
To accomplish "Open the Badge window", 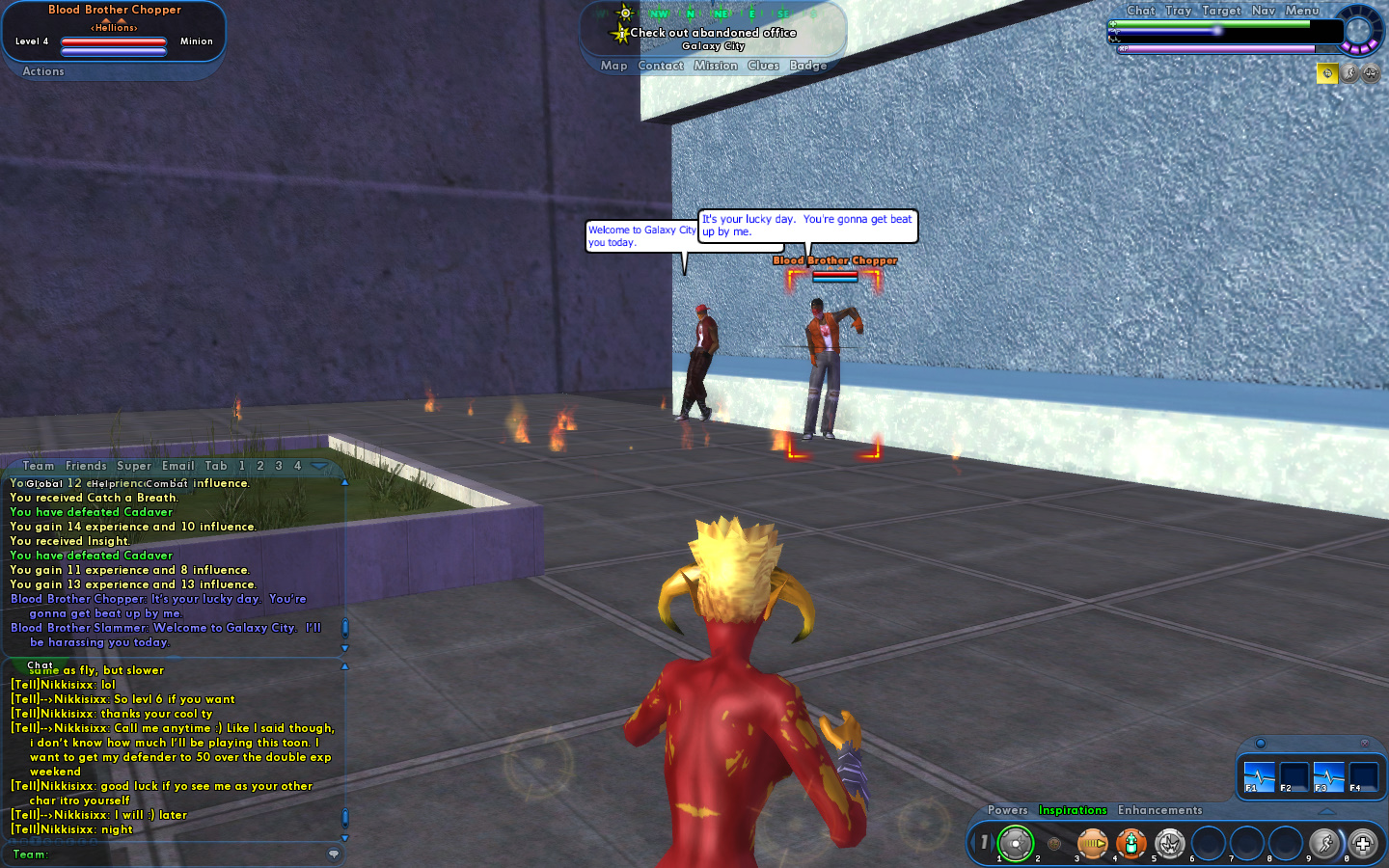I will pos(808,66).
